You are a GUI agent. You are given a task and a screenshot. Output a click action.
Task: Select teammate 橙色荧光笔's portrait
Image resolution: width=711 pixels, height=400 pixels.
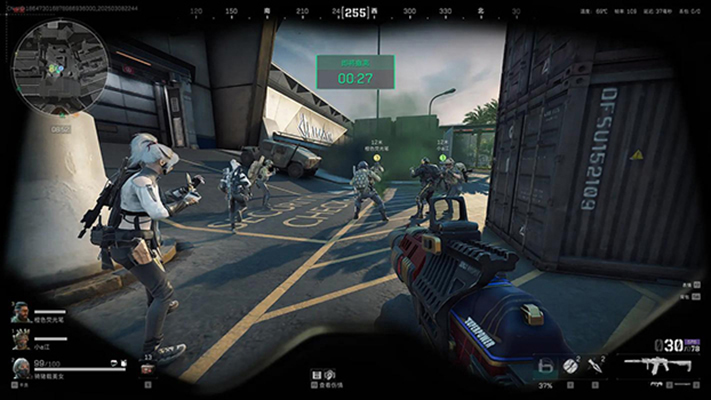tap(20, 316)
